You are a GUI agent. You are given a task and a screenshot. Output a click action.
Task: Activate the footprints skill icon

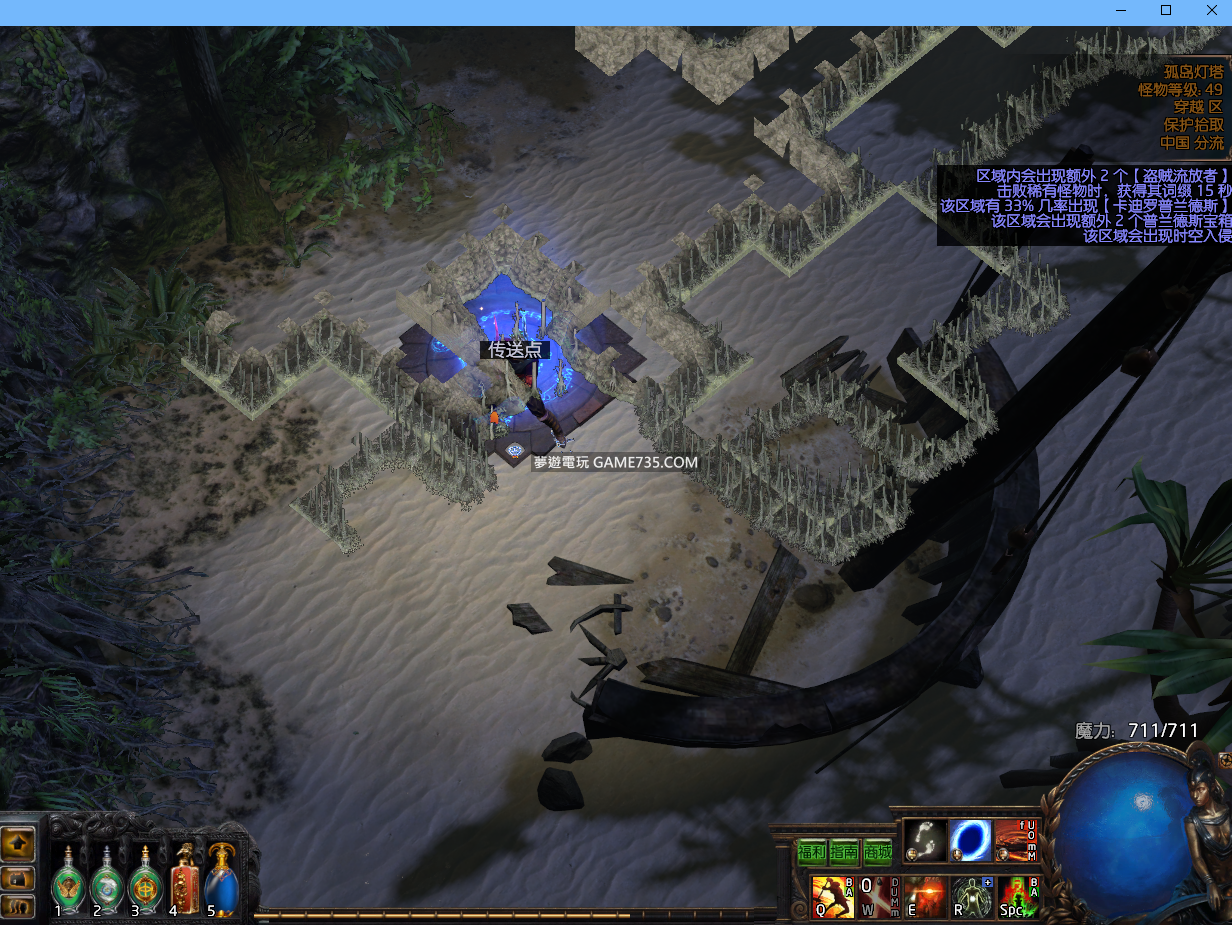click(925, 840)
